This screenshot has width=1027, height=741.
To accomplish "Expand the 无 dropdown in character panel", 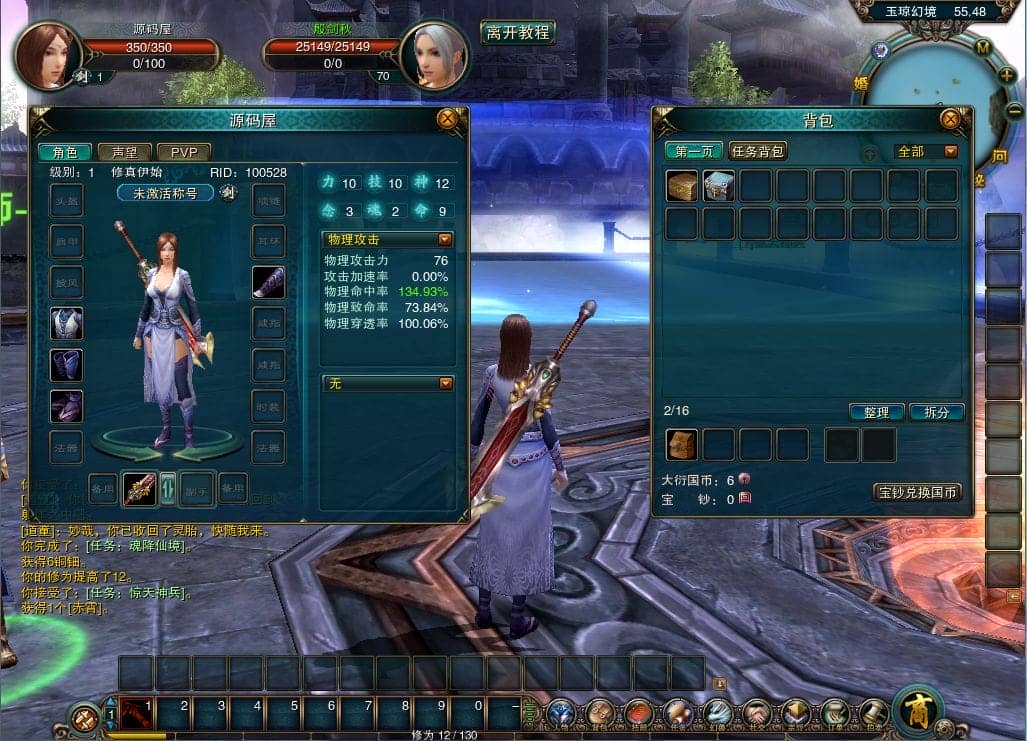I will click(x=445, y=383).
